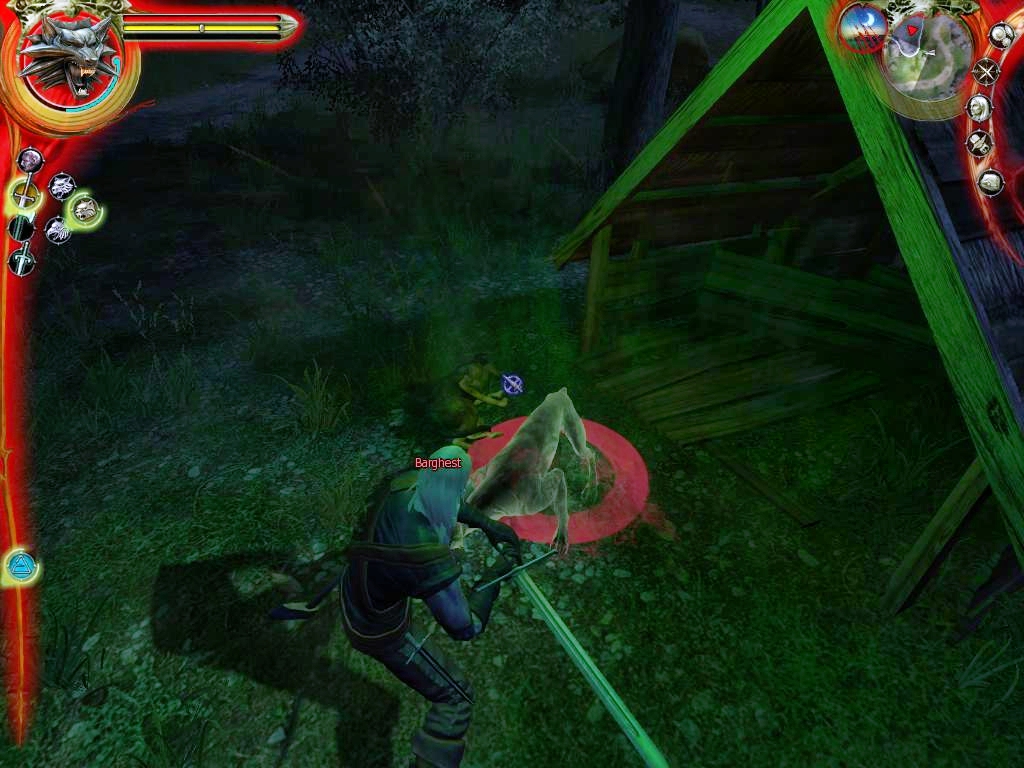Image resolution: width=1024 pixels, height=768 pixels.
Task: Choose the glowing cat head combat style
Action: click(86, 209)
